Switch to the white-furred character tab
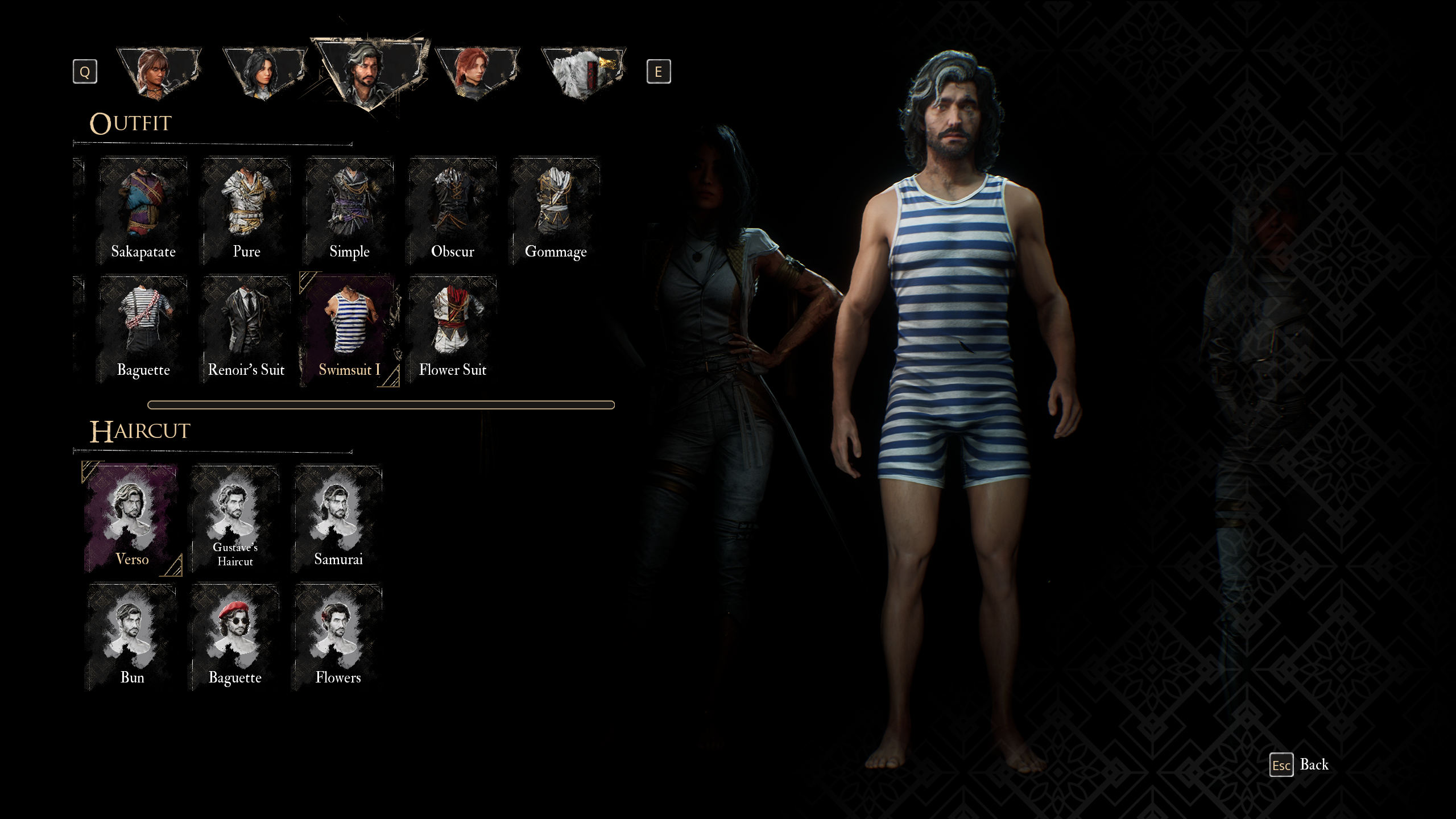 (x=583, y=73)
